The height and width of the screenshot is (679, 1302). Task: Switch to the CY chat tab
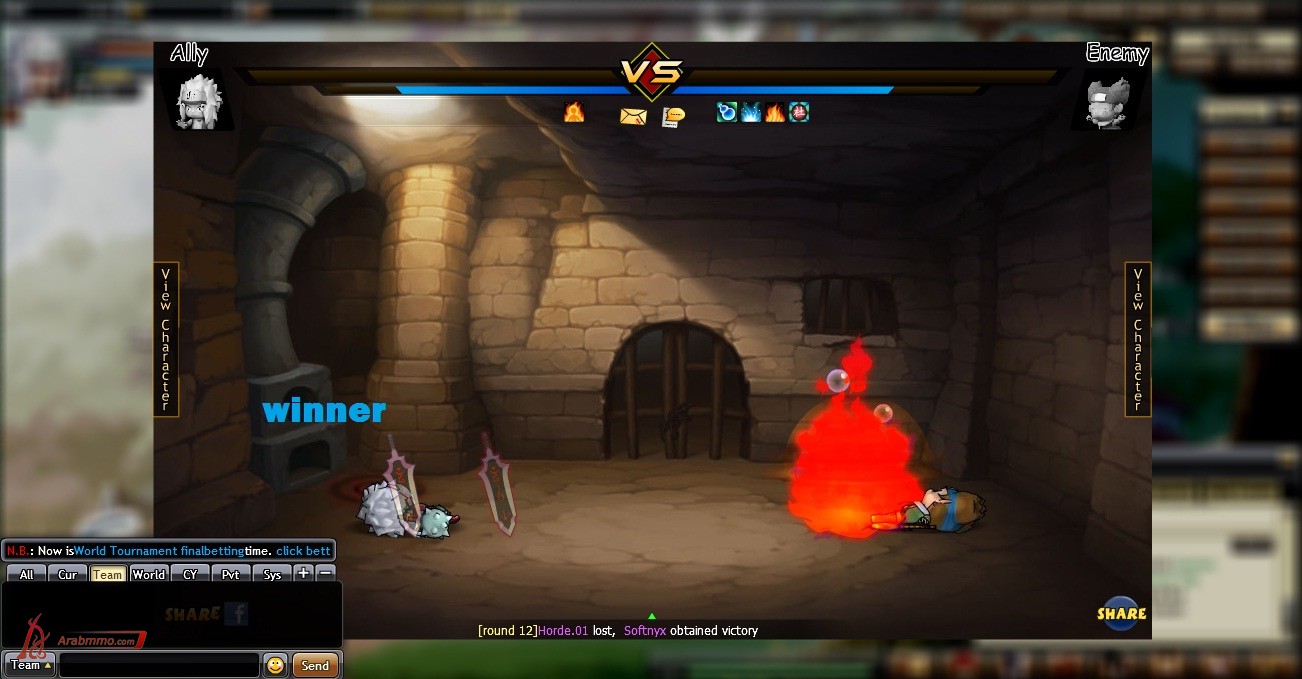click(x=190, y=575)
